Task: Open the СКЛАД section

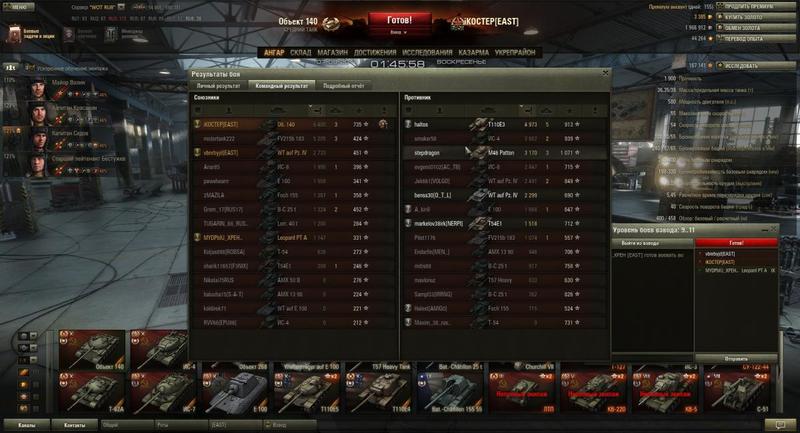Action: (301, 52)
